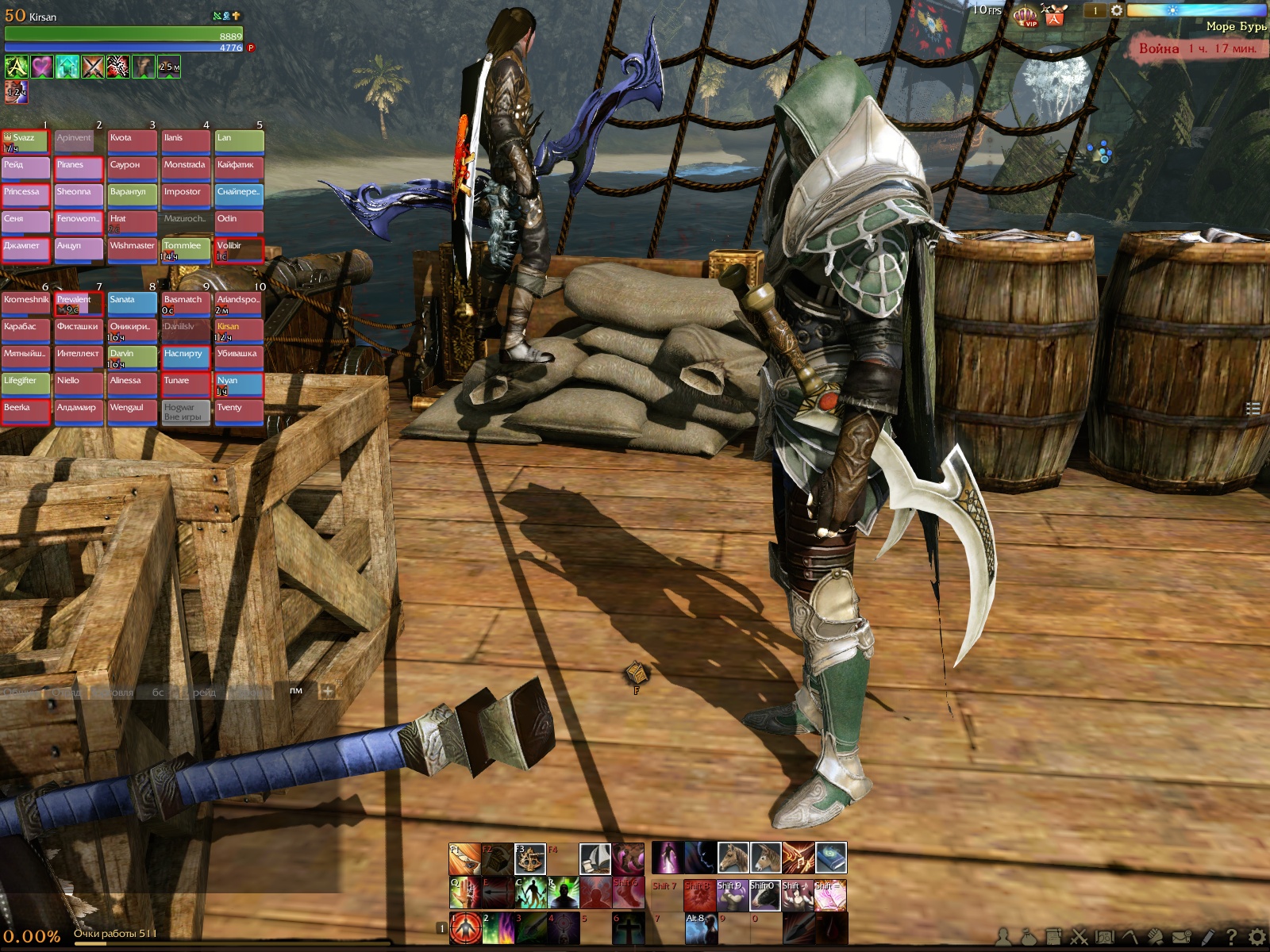This screenshot has width=1270, height=952.
Task: Open the question mark help icon
Action: pos(1231,938)
